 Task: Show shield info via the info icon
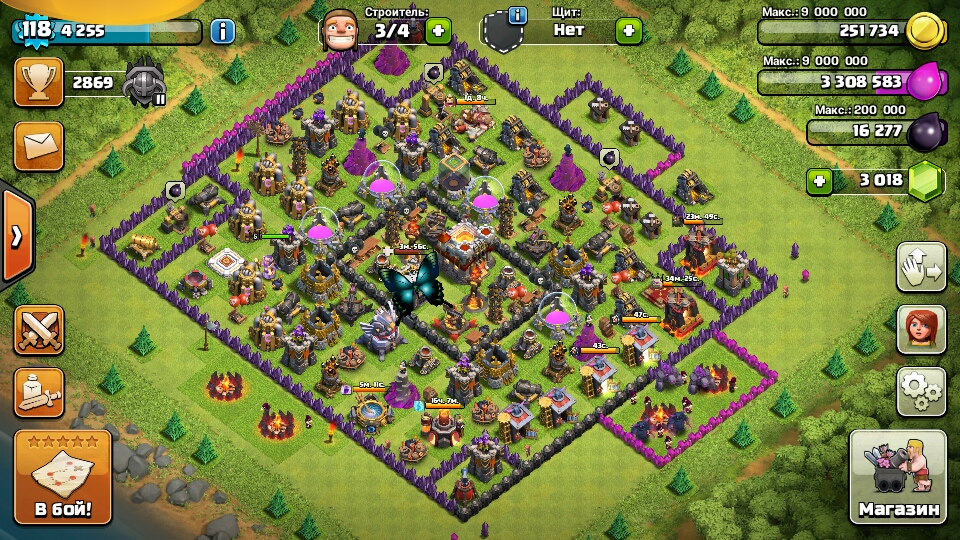point(517,15)
